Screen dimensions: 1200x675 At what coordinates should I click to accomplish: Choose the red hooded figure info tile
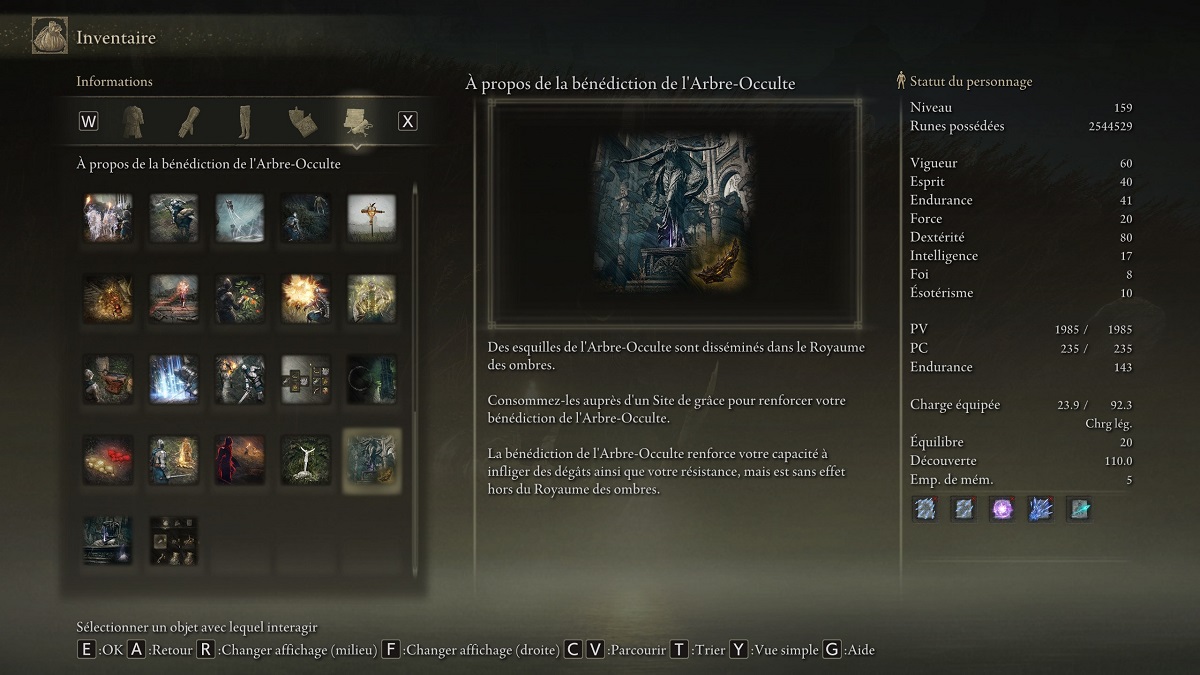(x=239, y=459)
